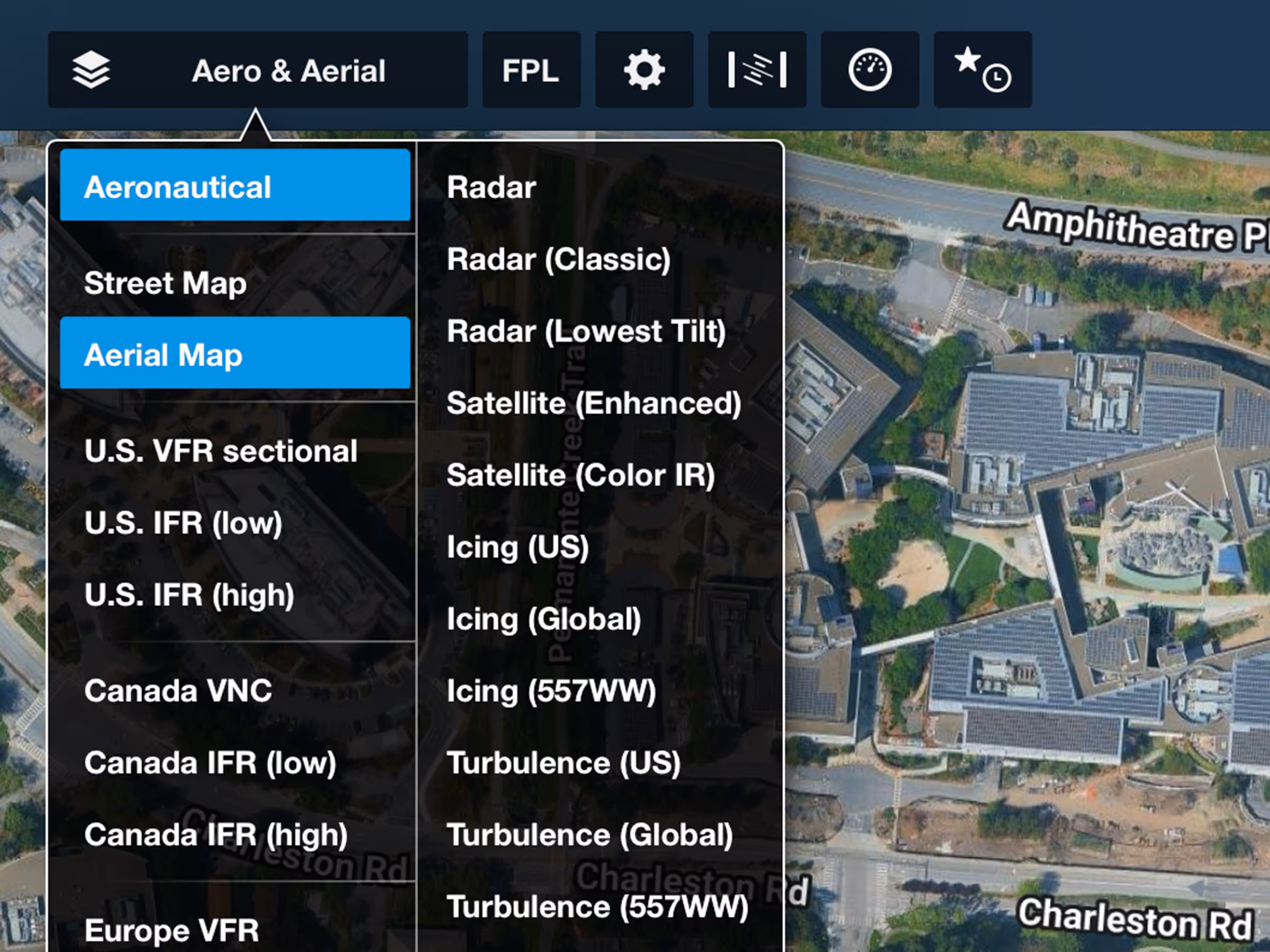Click the hatched-lines weather toolbar icon
Screen dimensions: 1270x952
(x=757, y=69)
